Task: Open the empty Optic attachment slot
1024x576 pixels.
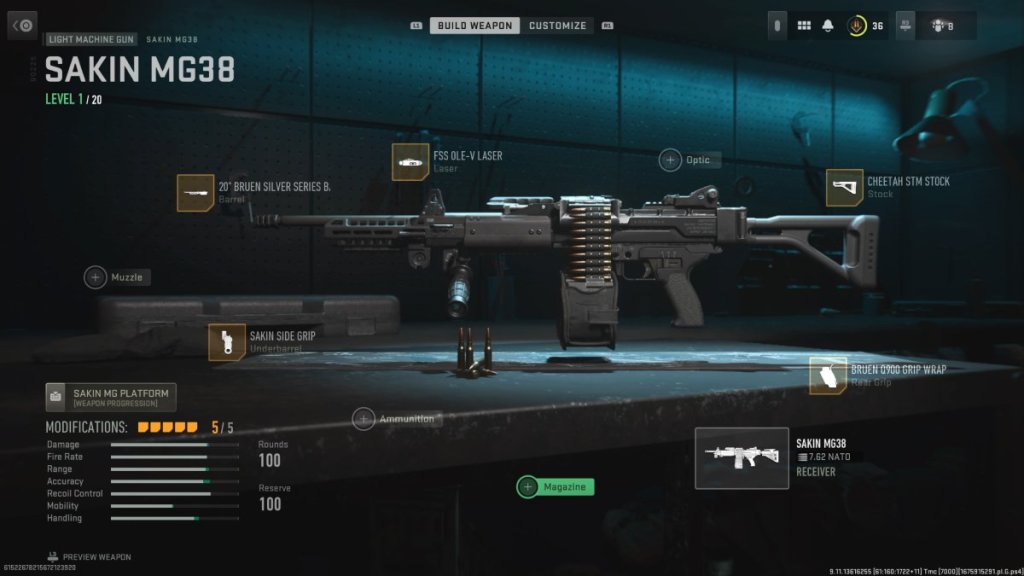Action: click(x=670, y=160)
